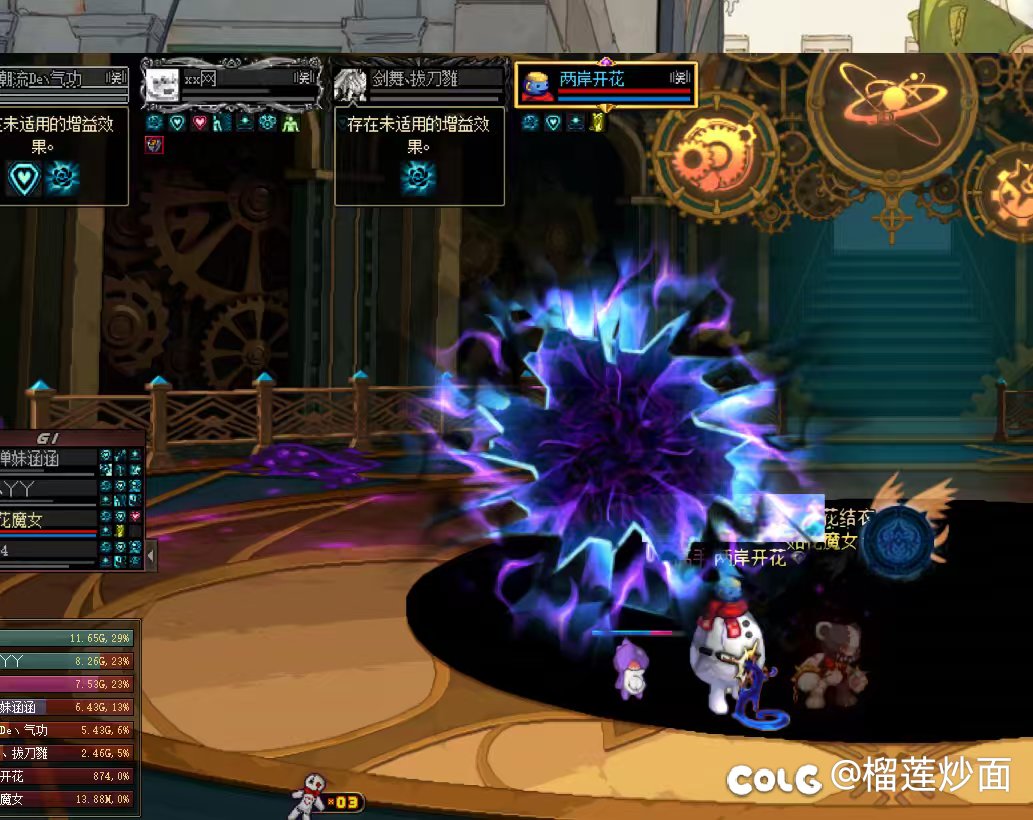This screenshot has height=820, width=1033.
Task: Click the large heart shield buff icon
Action: click(x=23, y=178)
